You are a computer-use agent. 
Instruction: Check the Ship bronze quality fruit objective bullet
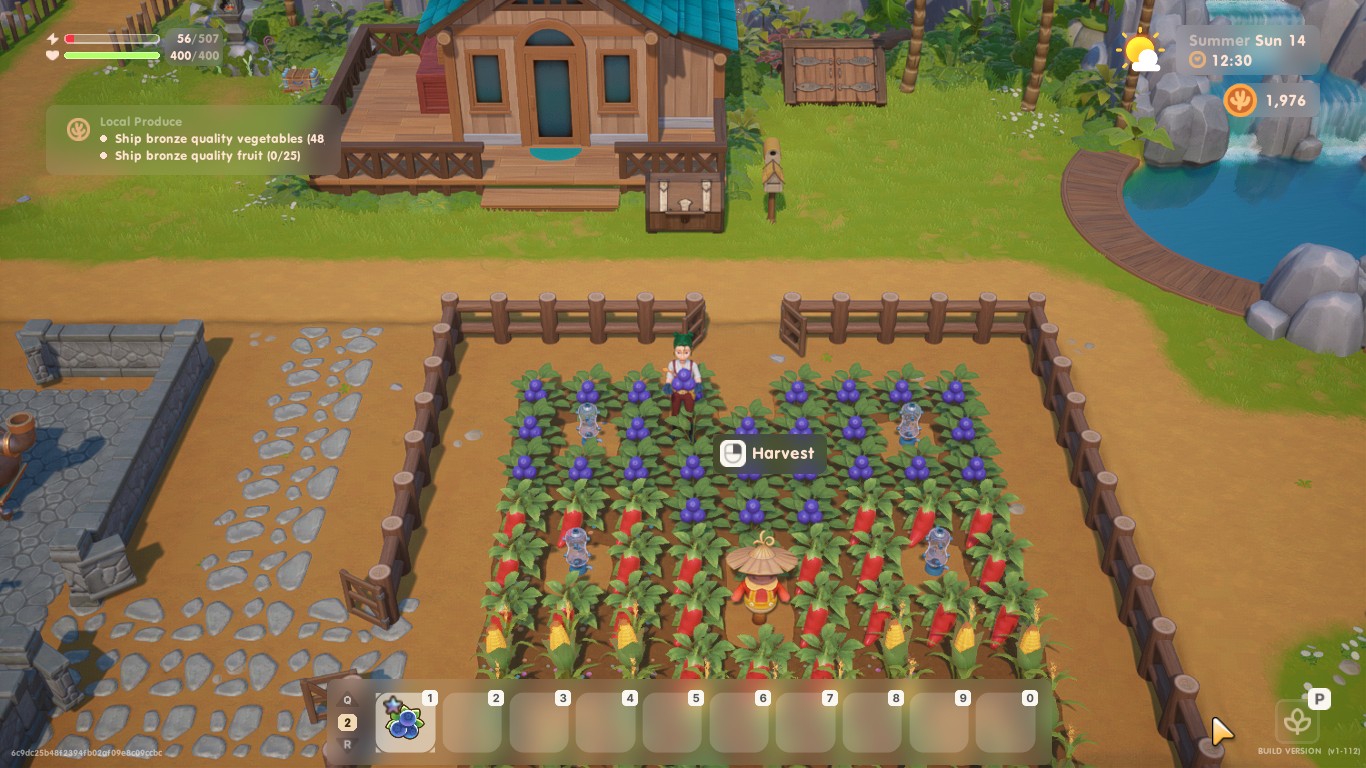click(x=104, y=155)
